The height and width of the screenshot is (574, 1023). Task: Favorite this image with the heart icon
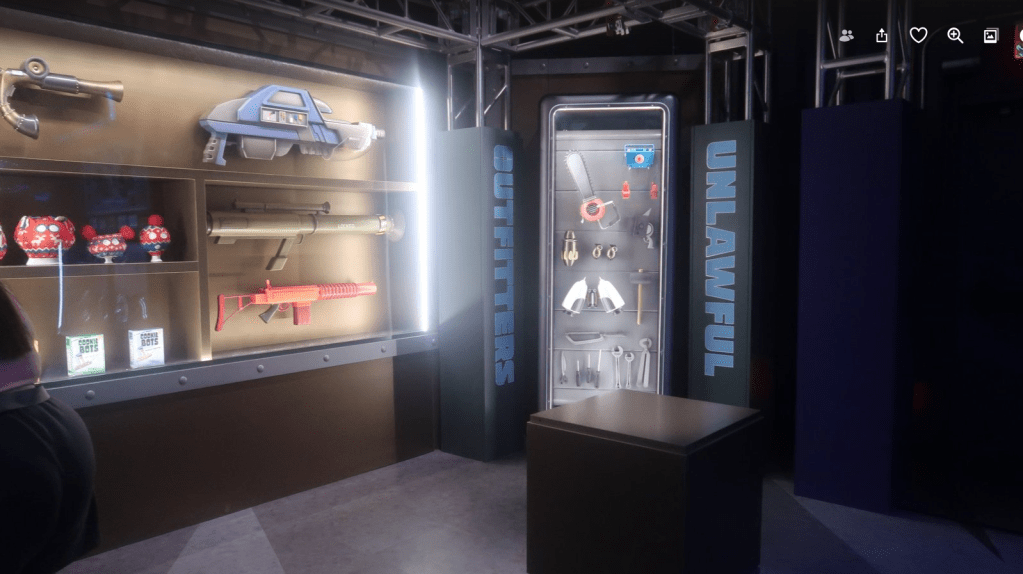pos(918,36)
